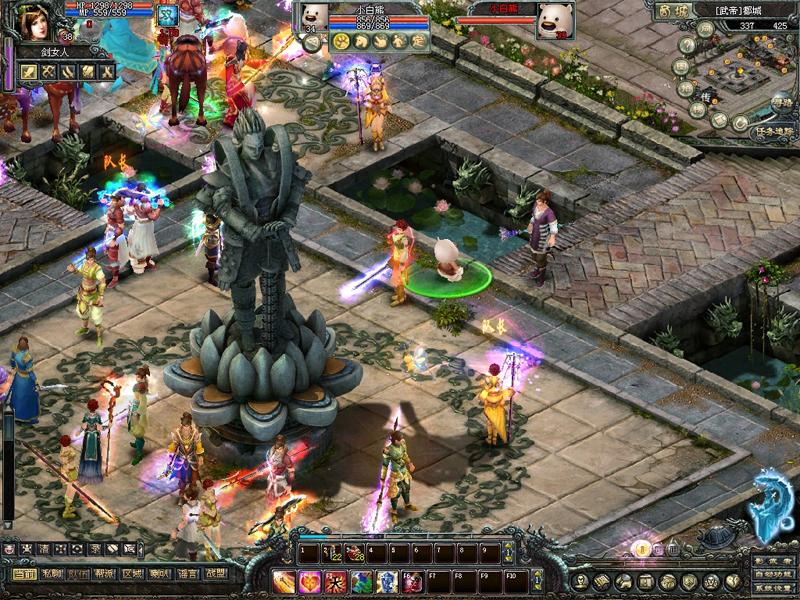Use the pink heart skill icon
This screenshot has height=600, width=800.
(x=310, y=581)
